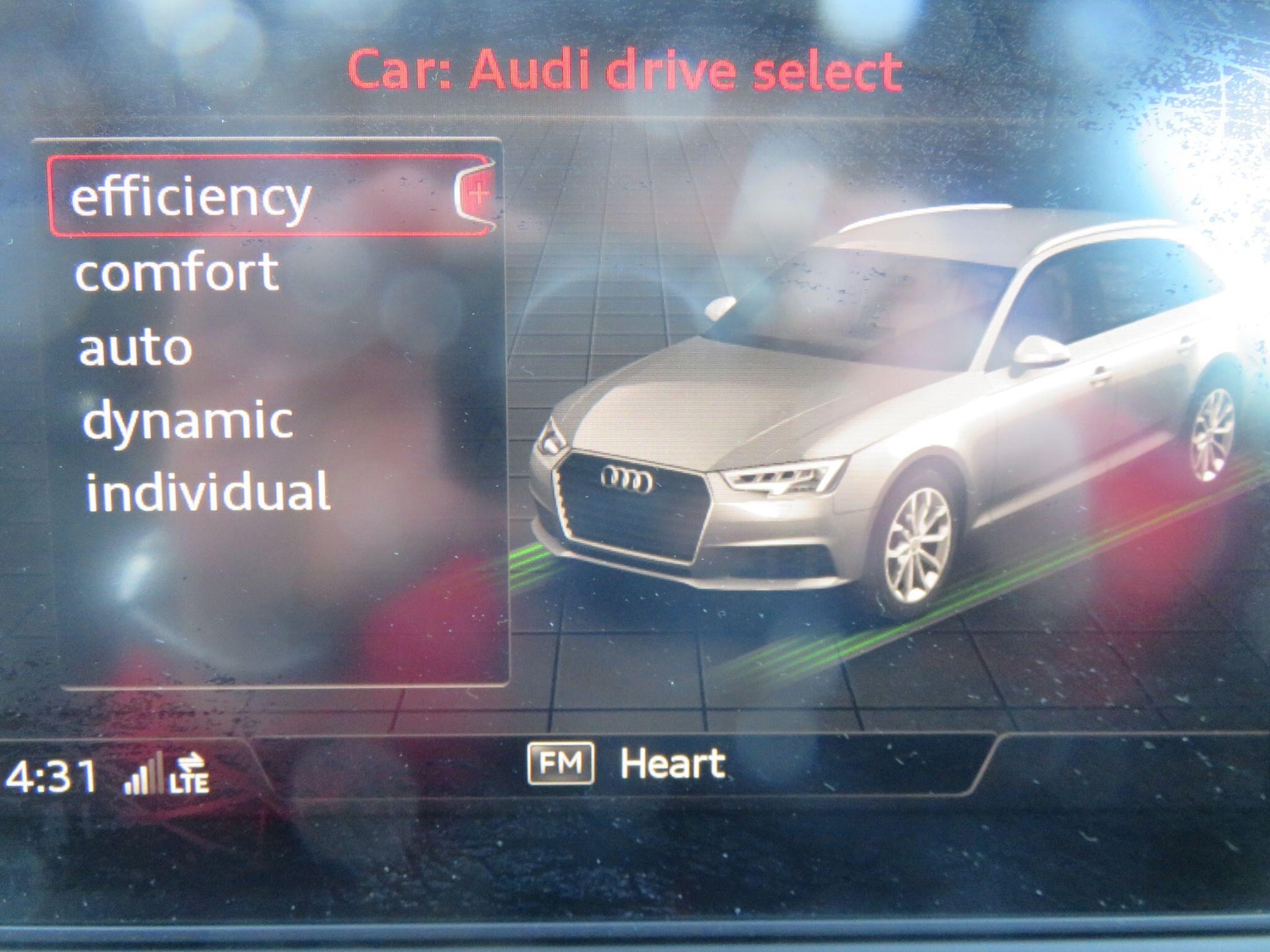Choose individual drive mode
The height and width of the screenshot is (952, 1270).
tap(209, 489)
